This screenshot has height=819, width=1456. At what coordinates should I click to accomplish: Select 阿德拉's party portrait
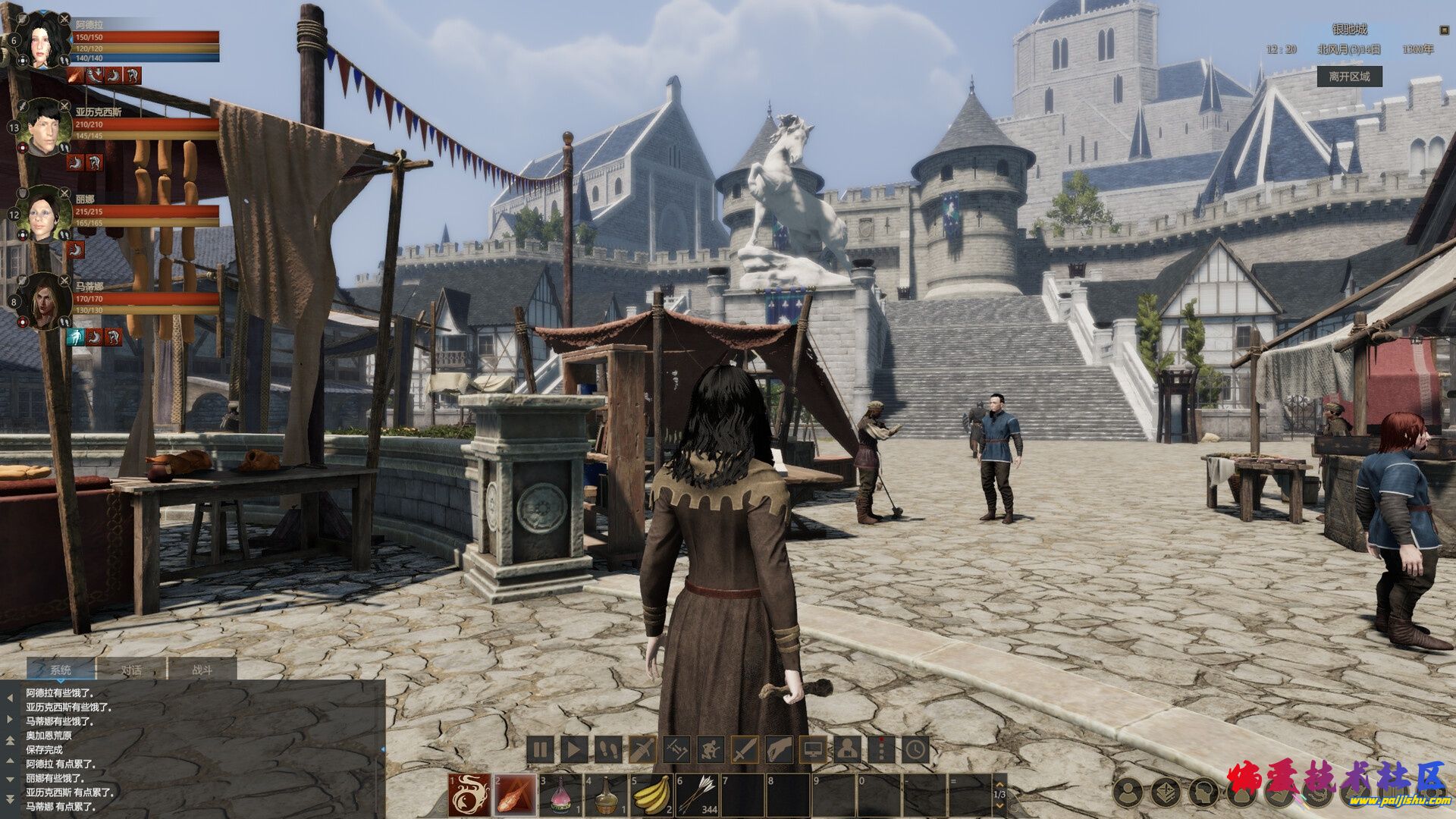(39, 40)
